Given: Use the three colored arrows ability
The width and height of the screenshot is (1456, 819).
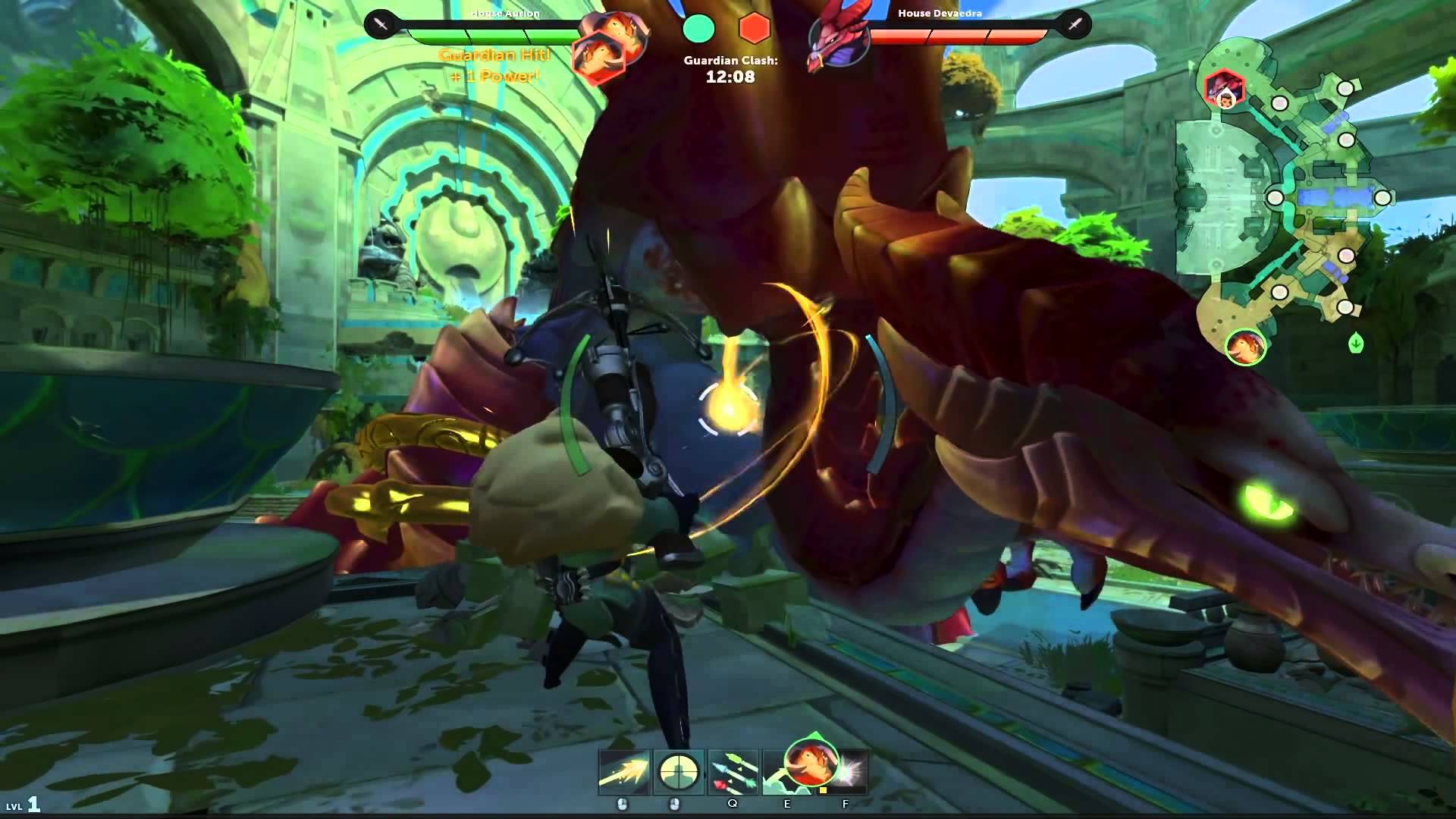Looking at the screenshot, I should coord(733,772).
